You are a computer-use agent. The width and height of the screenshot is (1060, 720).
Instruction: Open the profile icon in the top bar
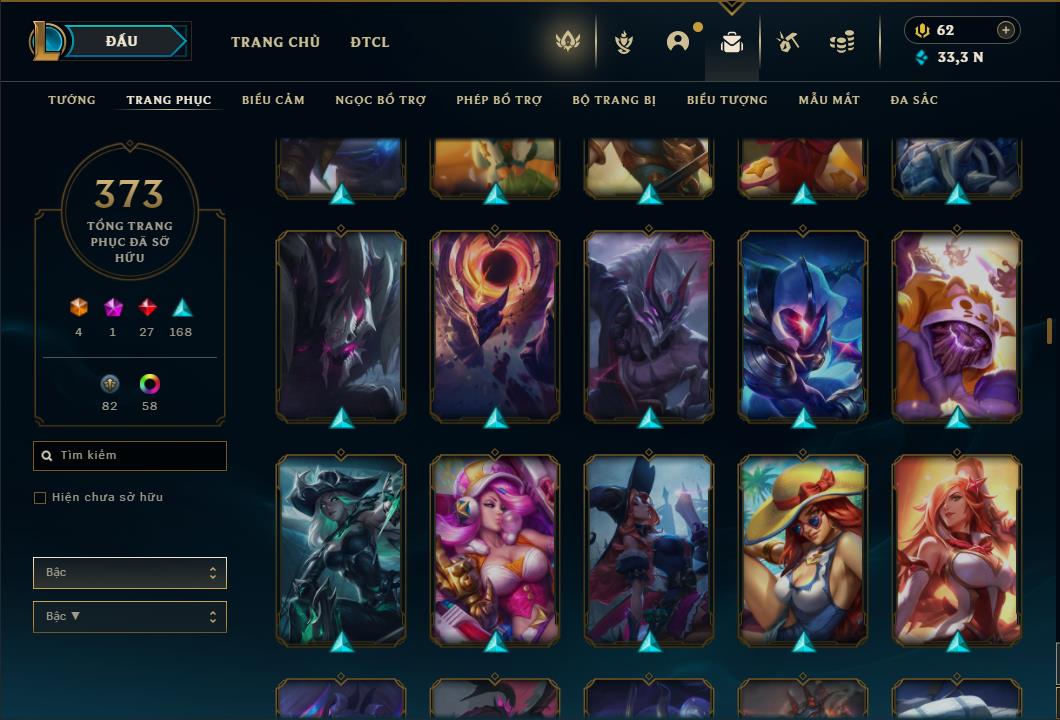(678, 42)
